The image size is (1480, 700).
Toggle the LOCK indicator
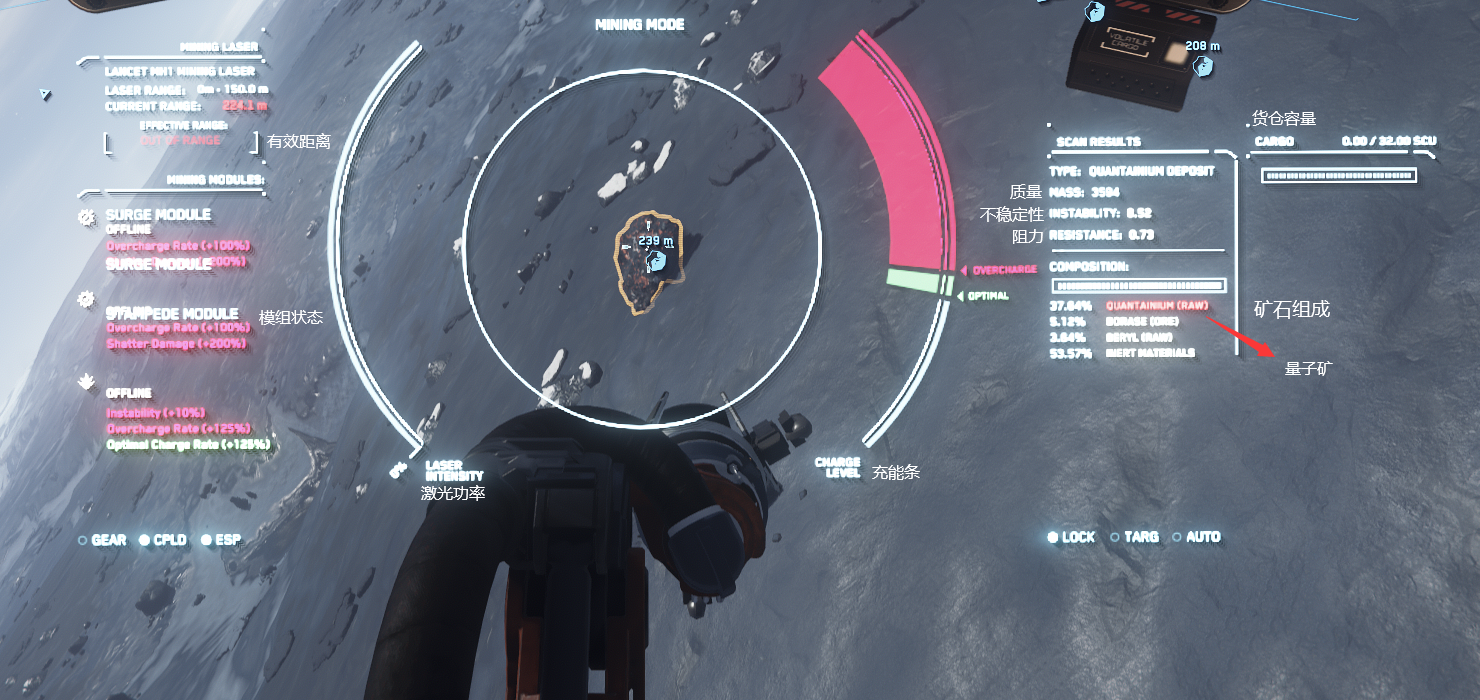click(x=1071, y=537)
